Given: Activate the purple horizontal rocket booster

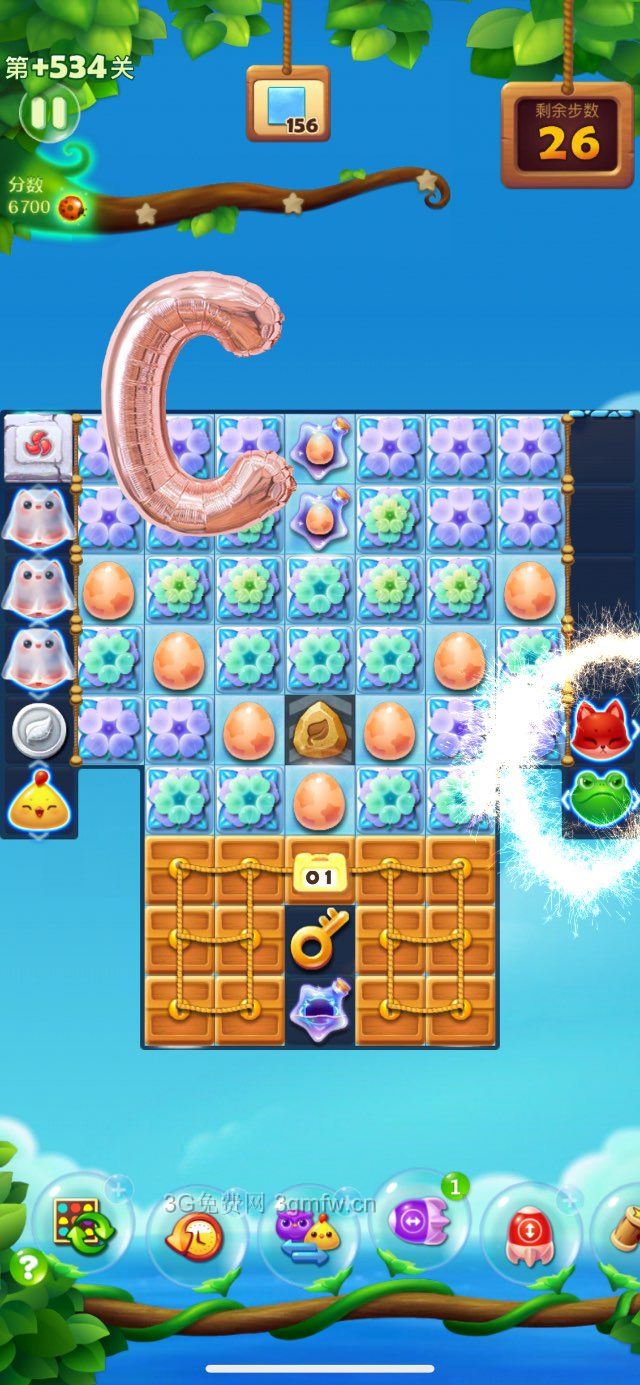Looking at the screenshot, I should [x=419, y=1224].
